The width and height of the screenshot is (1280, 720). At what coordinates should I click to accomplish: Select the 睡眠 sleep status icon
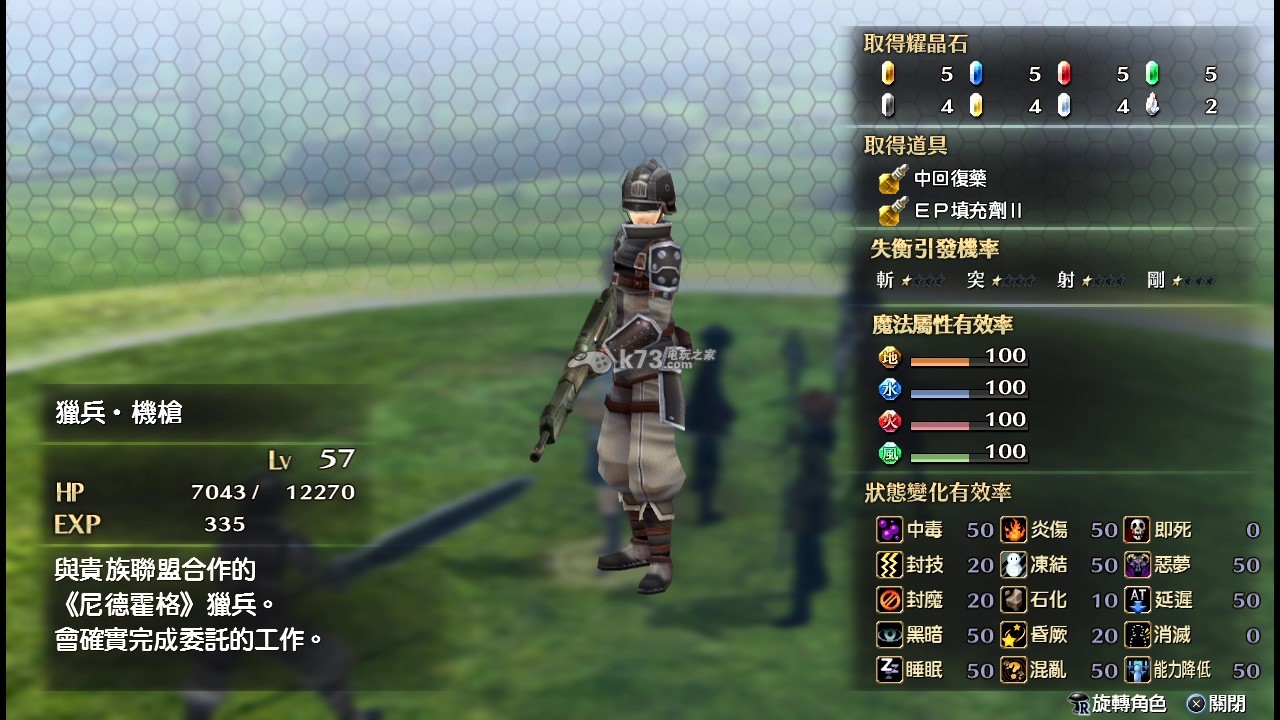click(889, 670)
